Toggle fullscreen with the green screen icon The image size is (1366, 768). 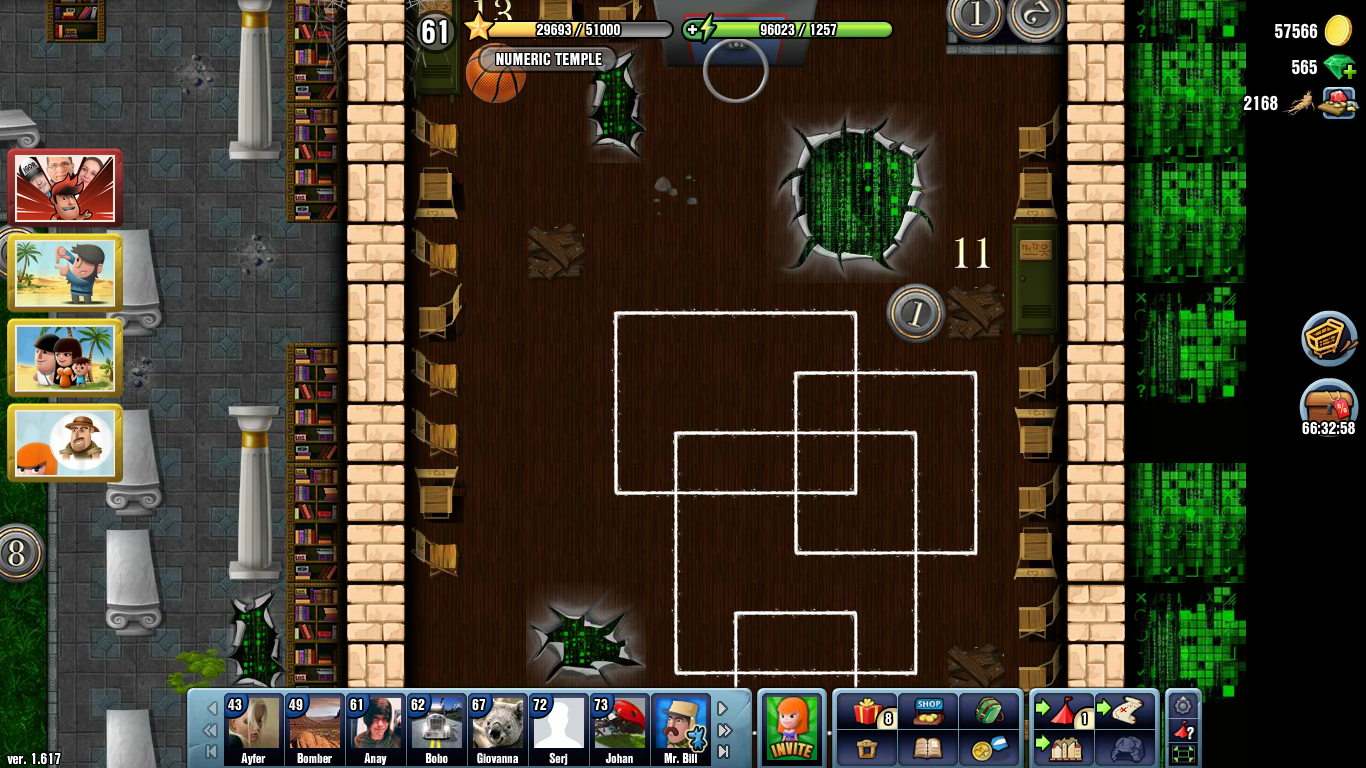click(1182, 752)
